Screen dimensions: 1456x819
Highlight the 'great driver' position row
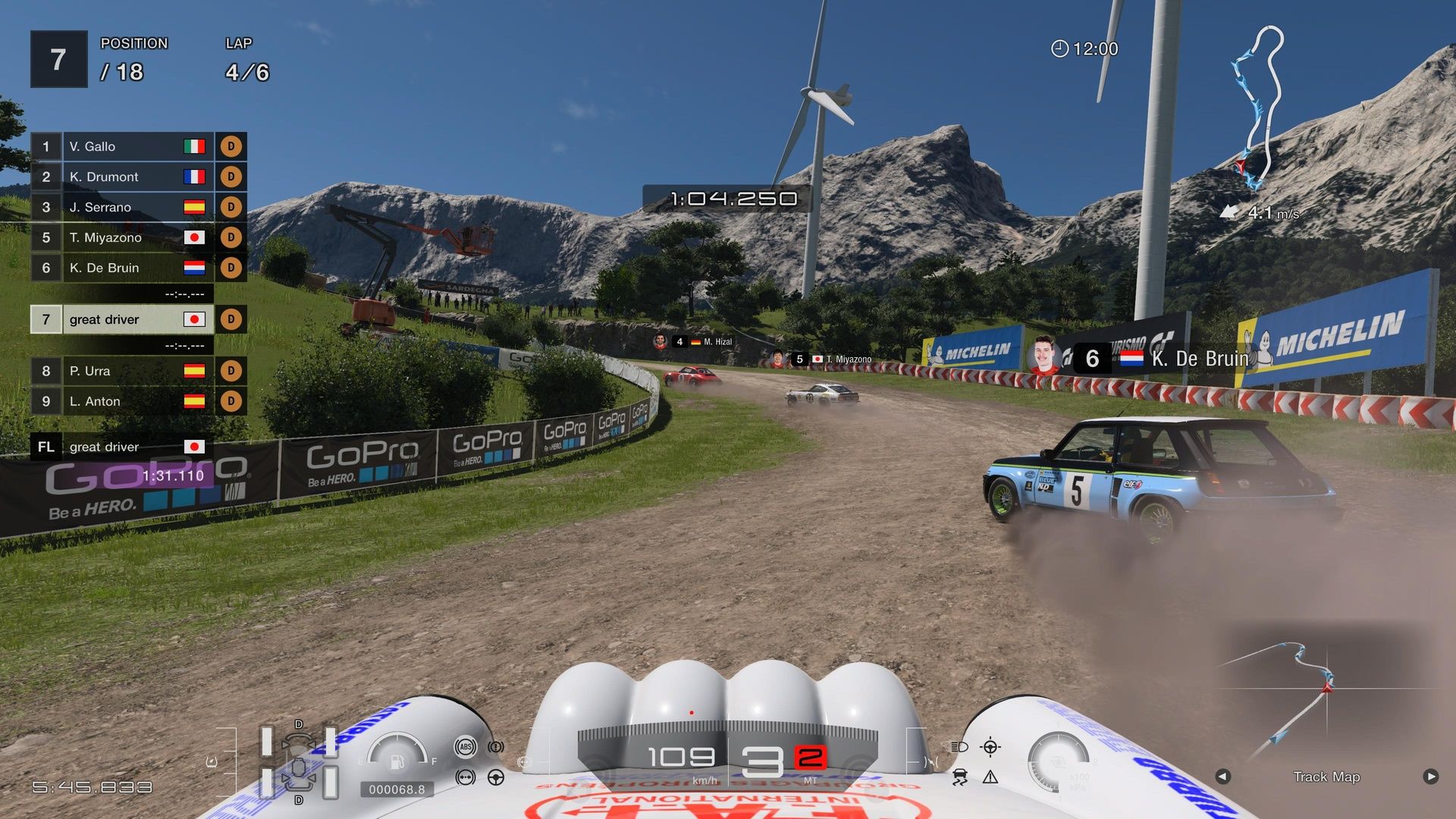coord(123,319)
